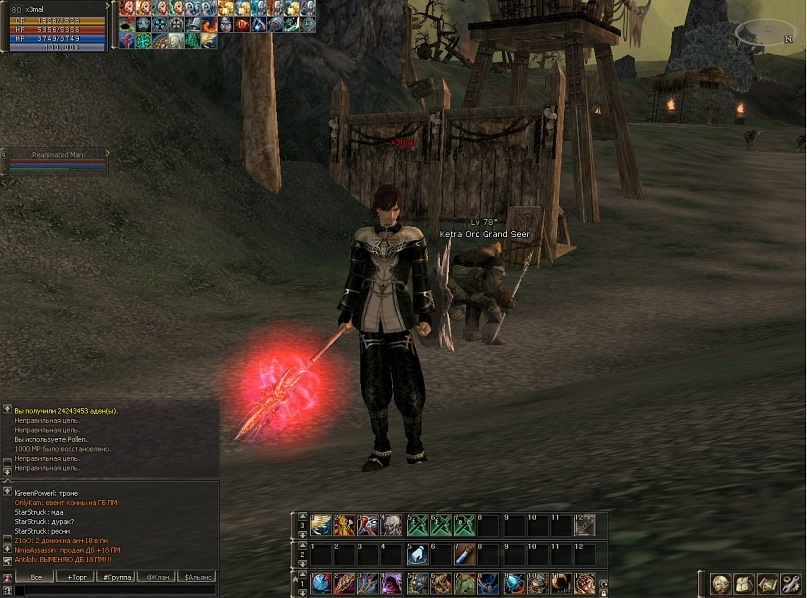The image size is (807, 598).
Task: Open the character status menu button
Action: tap(719, 583)
